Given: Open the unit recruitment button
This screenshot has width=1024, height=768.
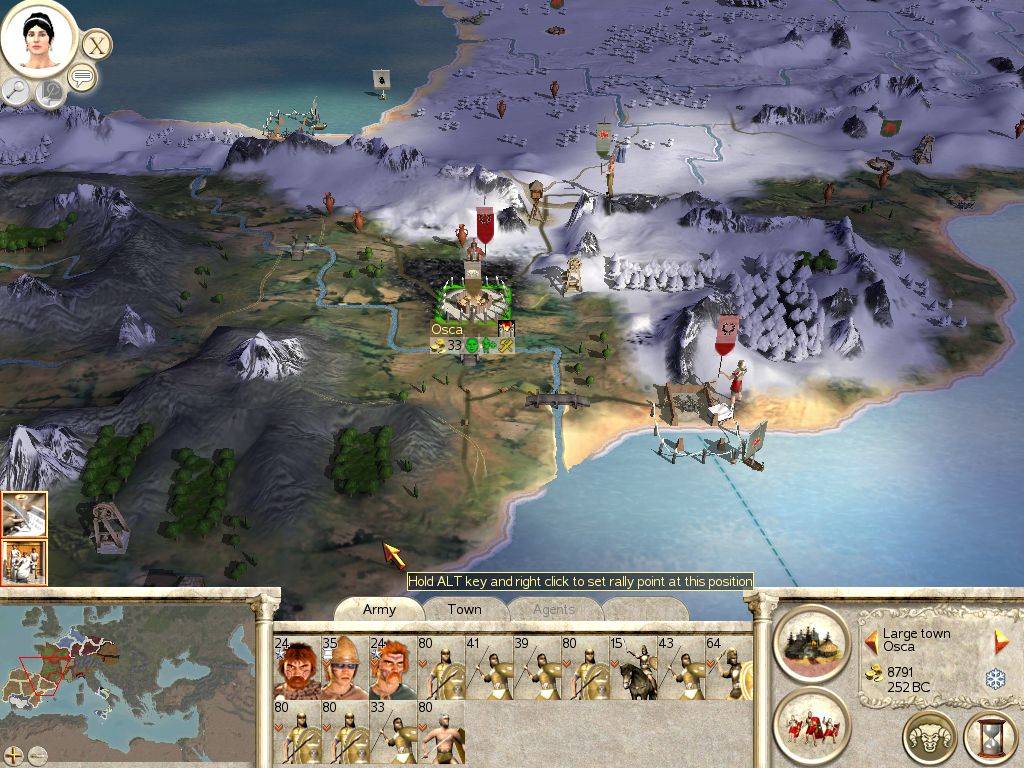Looking at the screenshot, I should 811,725.
